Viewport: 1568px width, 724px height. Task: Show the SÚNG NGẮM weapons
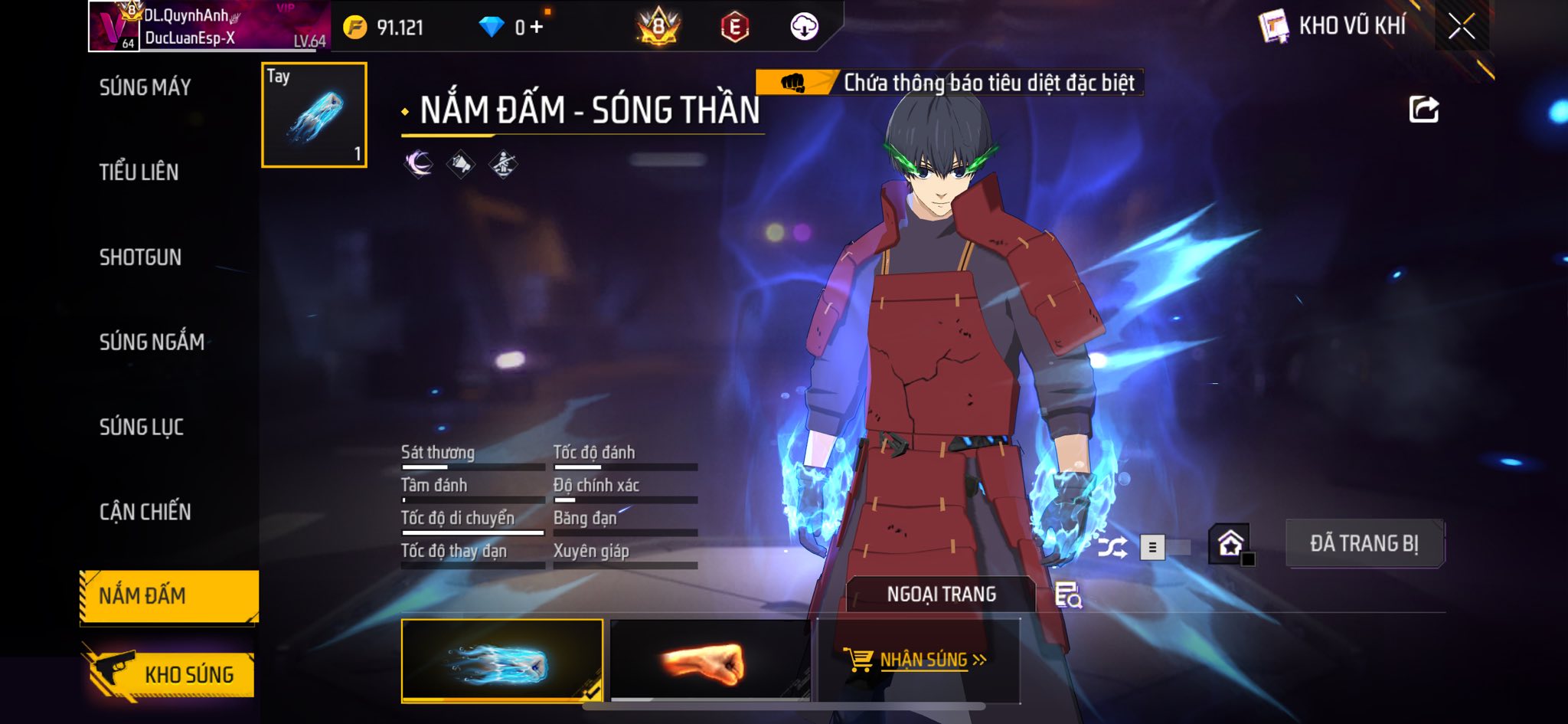(x=152, y=342)
